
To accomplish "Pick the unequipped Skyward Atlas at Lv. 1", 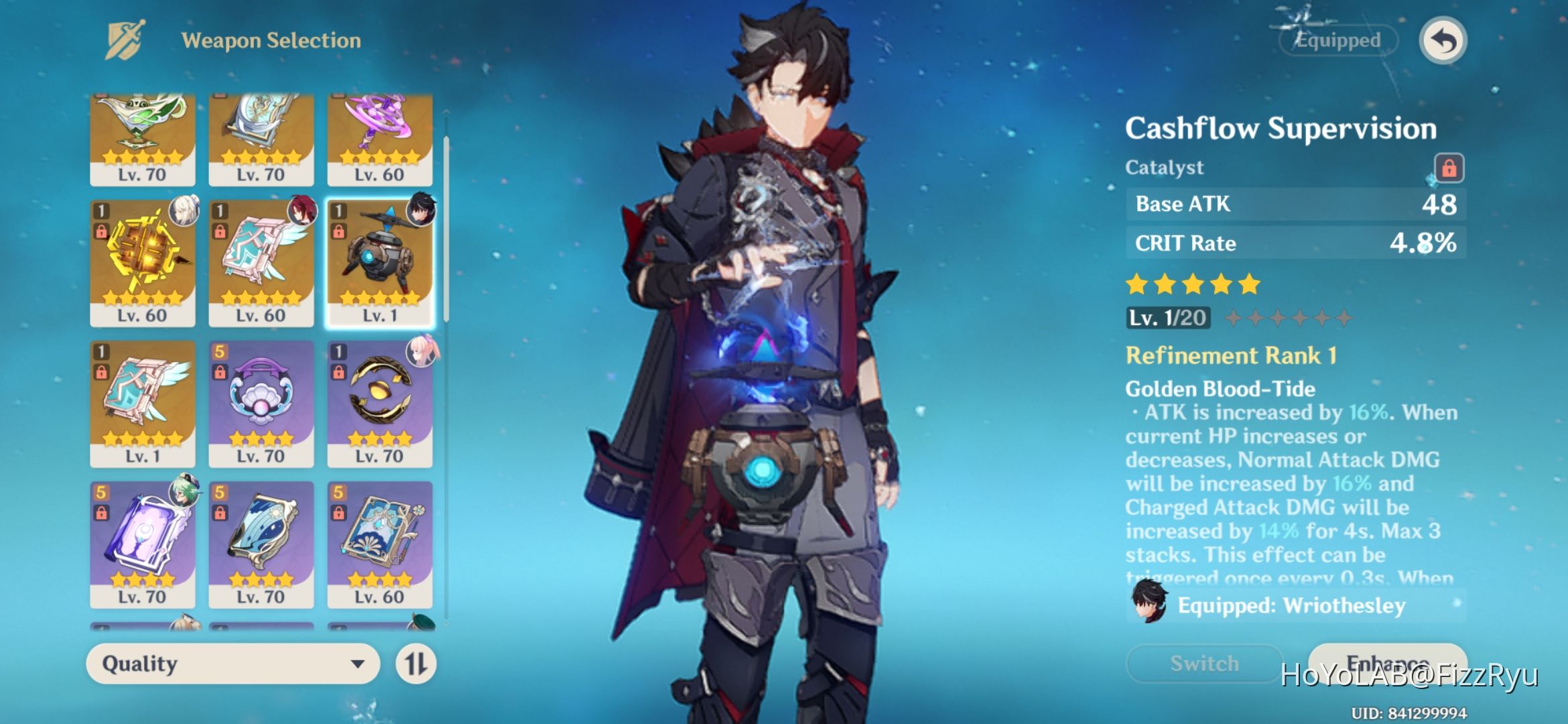I will [143, 403].
